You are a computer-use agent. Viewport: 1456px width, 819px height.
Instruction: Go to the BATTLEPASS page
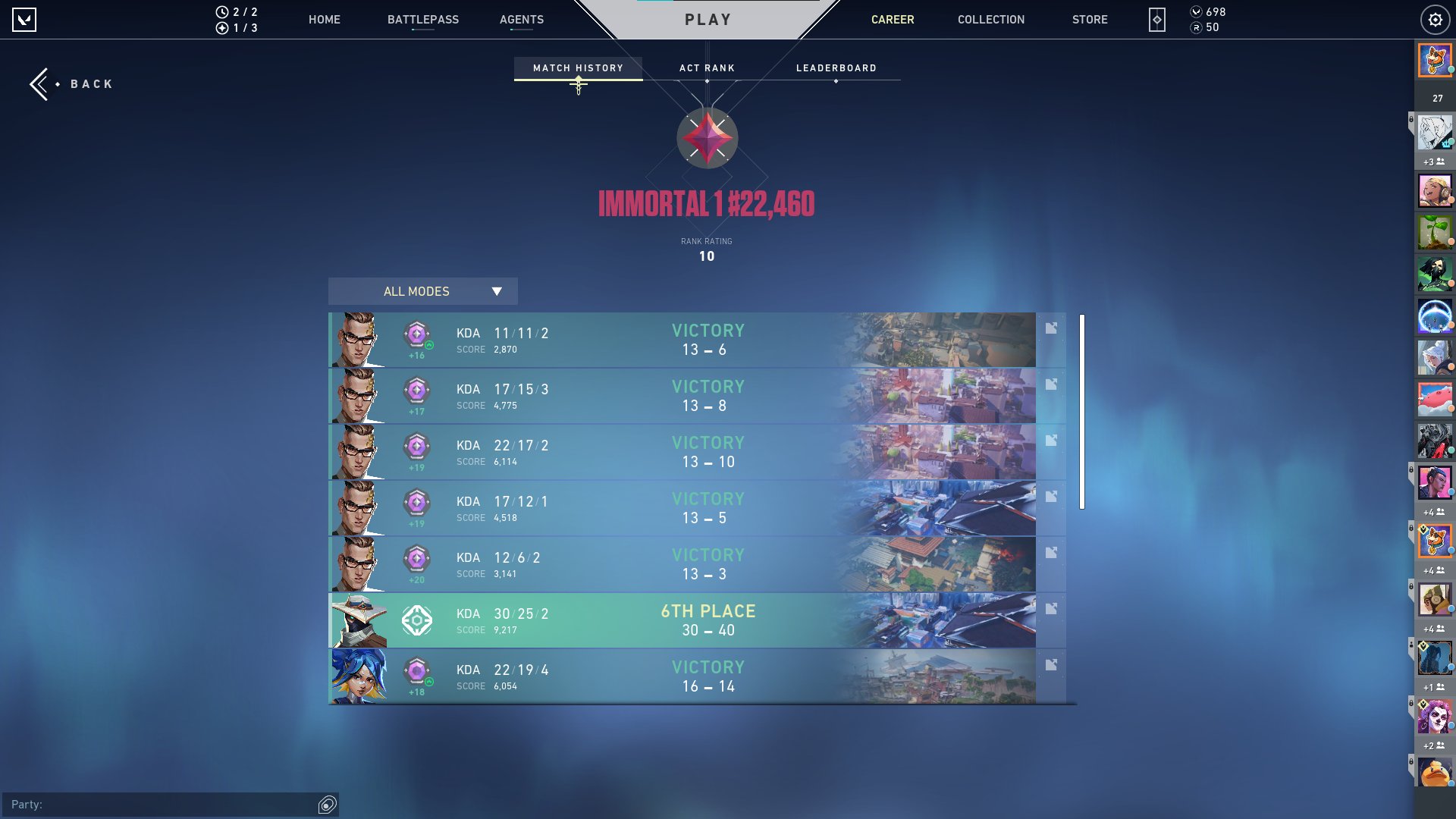(423, 20)
